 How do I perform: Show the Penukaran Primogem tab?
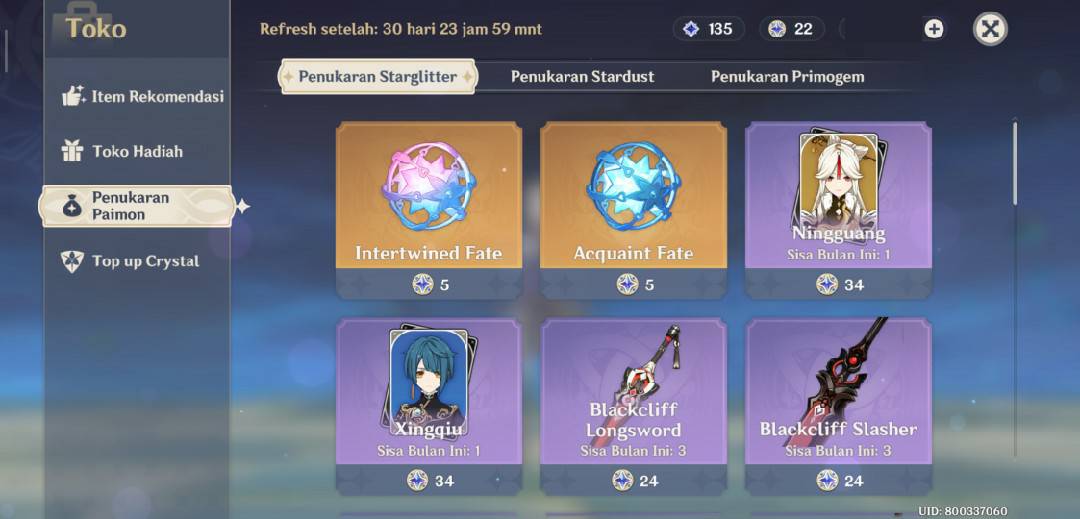787,77
